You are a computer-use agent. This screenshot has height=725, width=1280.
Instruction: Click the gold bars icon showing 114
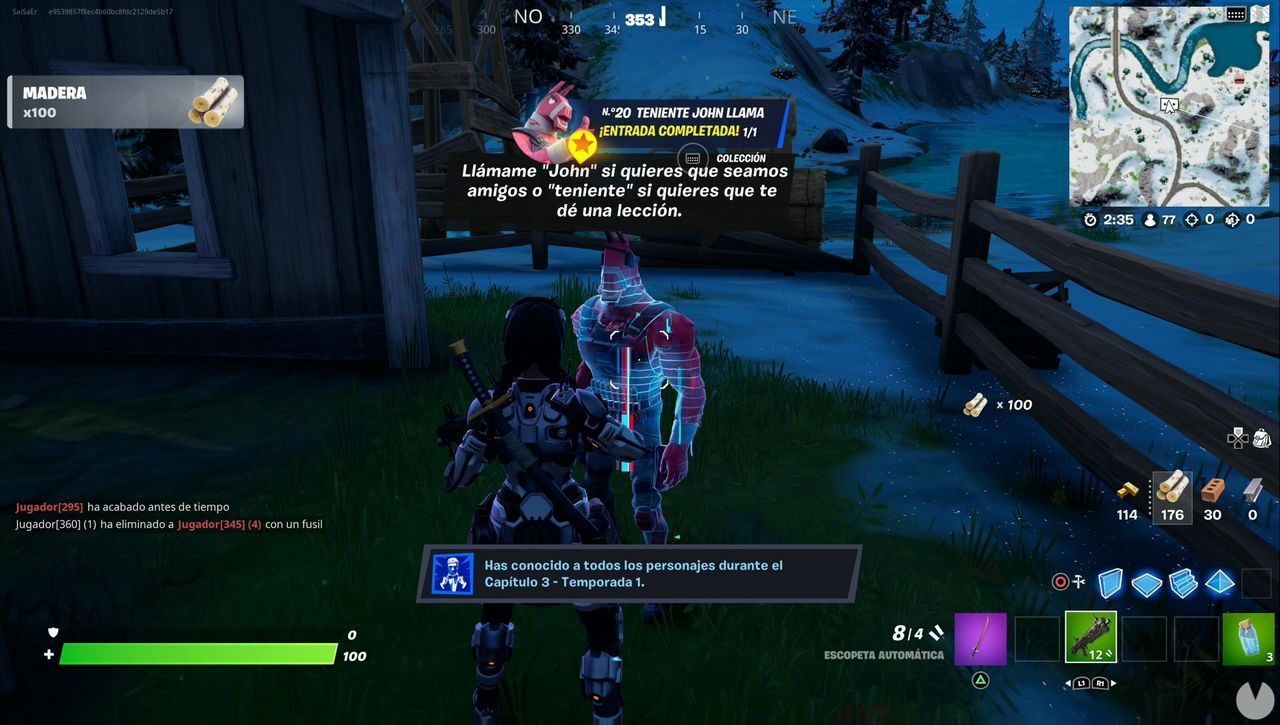(1127, 490)
